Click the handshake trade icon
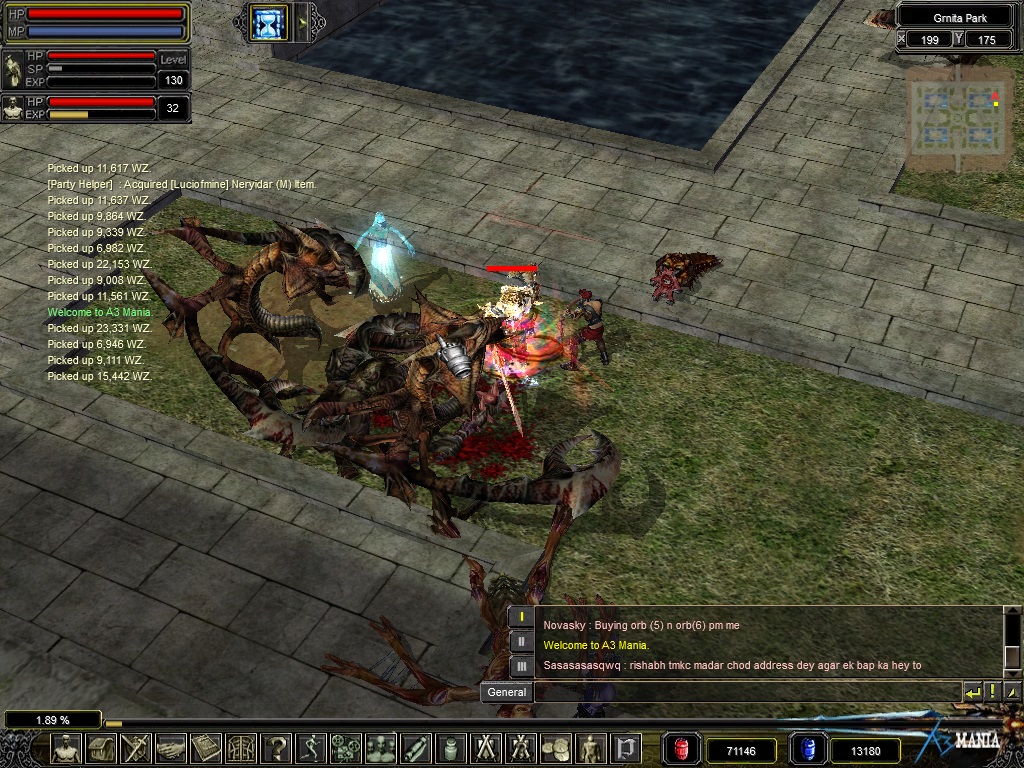The width and height of the screenshot is (1024, 768). 171,748
